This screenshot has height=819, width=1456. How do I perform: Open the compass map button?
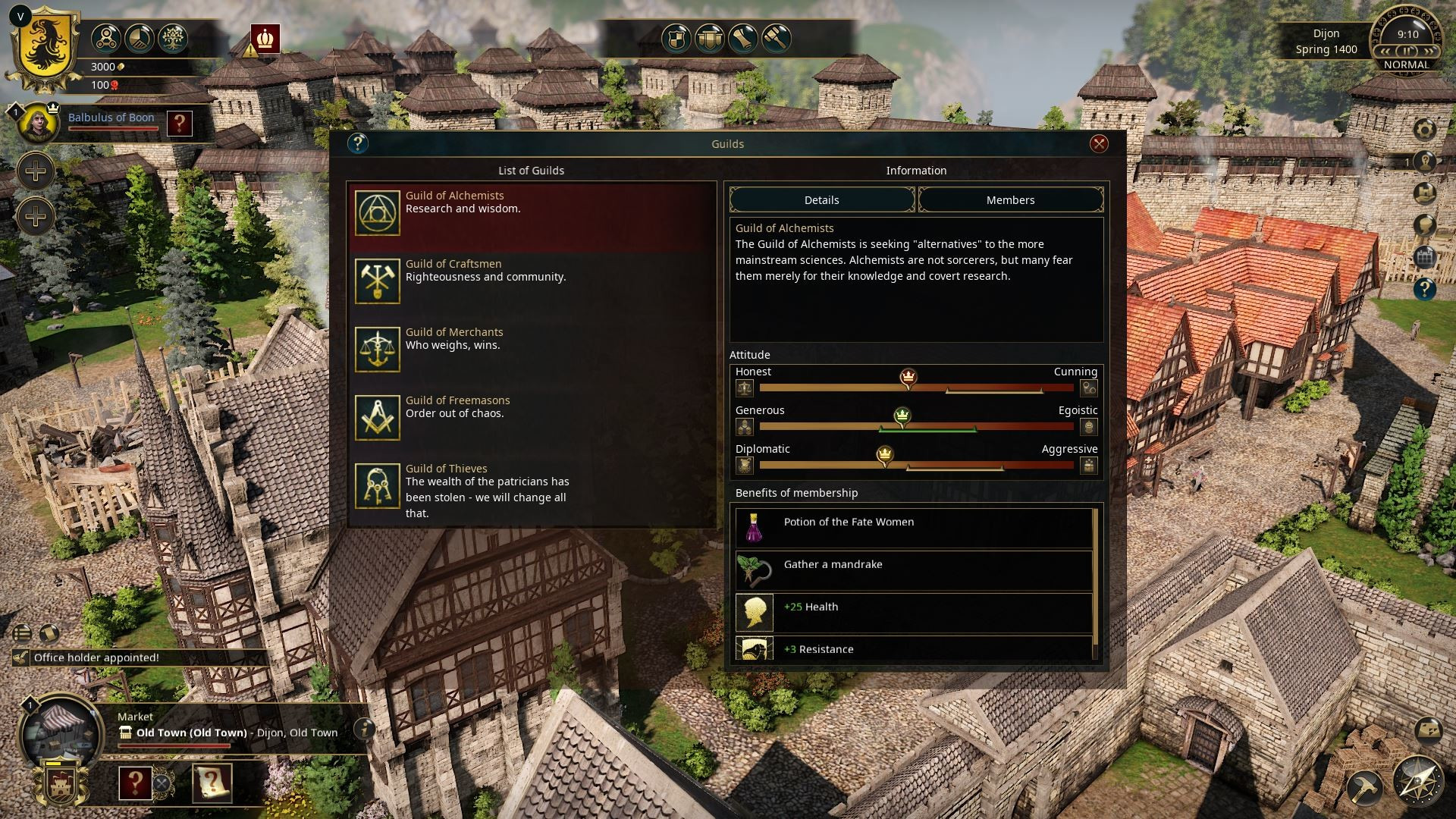tap(1418, 781)
